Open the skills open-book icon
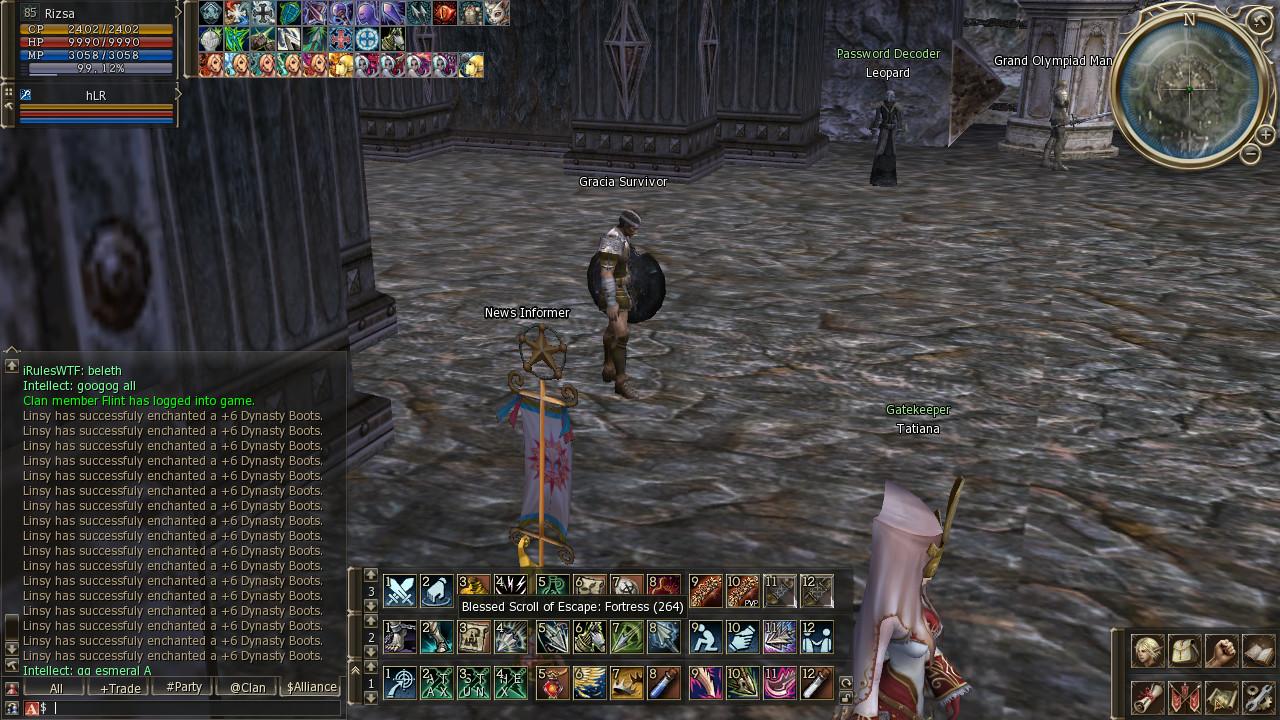The image size is (1280, 720). [x=1258, y=651]
